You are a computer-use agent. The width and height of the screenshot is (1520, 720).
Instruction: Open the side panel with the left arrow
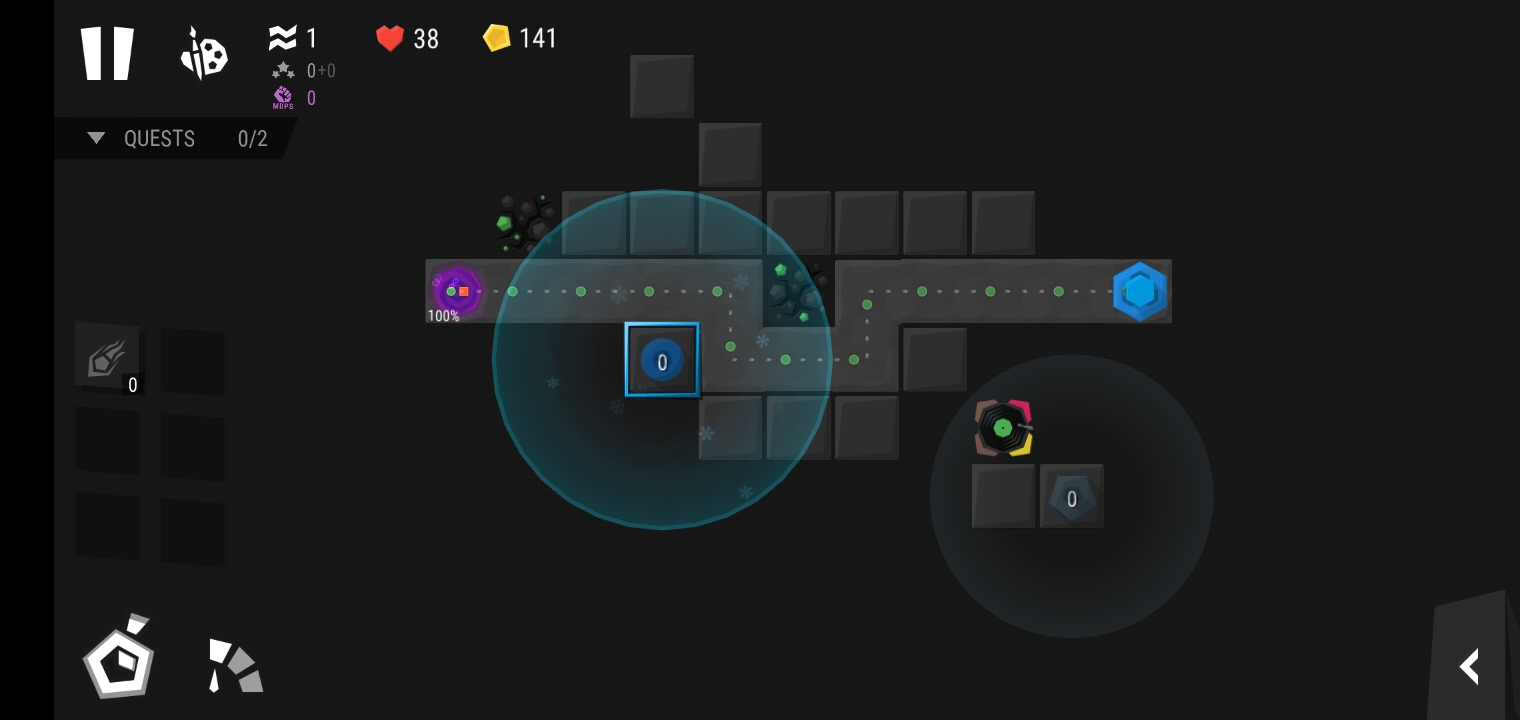pos(1469,666)
